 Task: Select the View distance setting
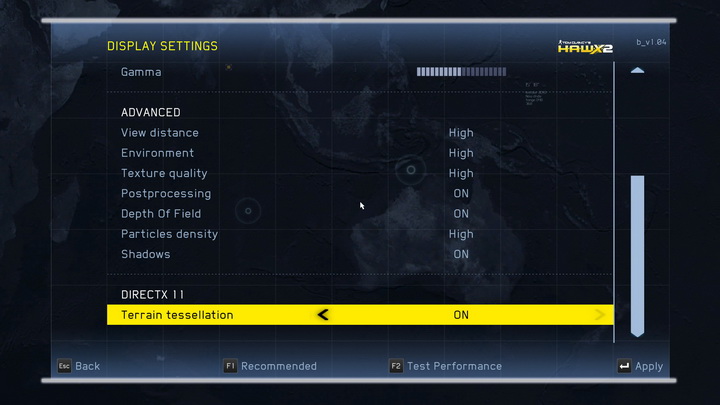pos(160,133)
